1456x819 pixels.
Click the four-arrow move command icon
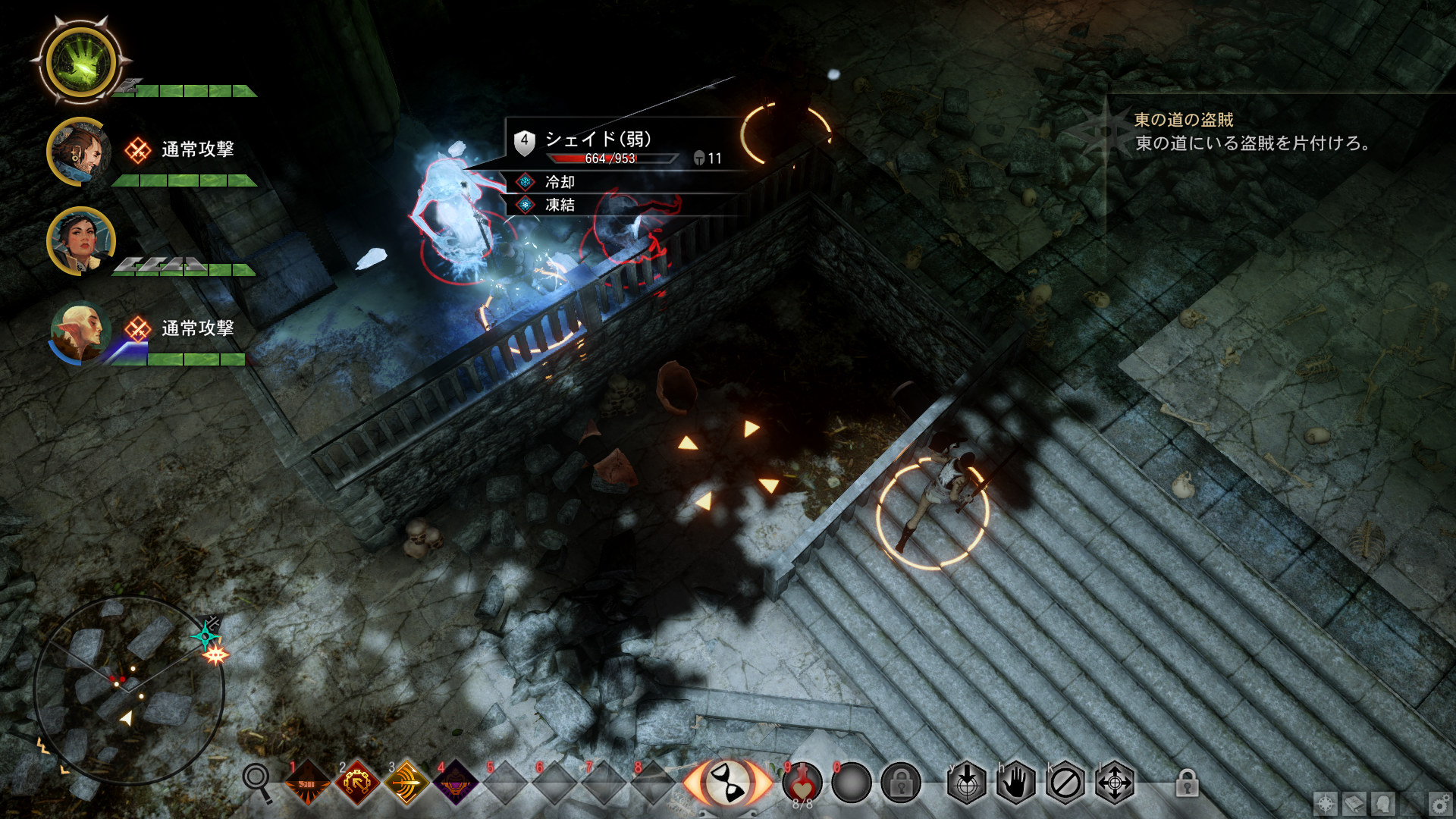pyautogui.click(x=1114, y=782)
